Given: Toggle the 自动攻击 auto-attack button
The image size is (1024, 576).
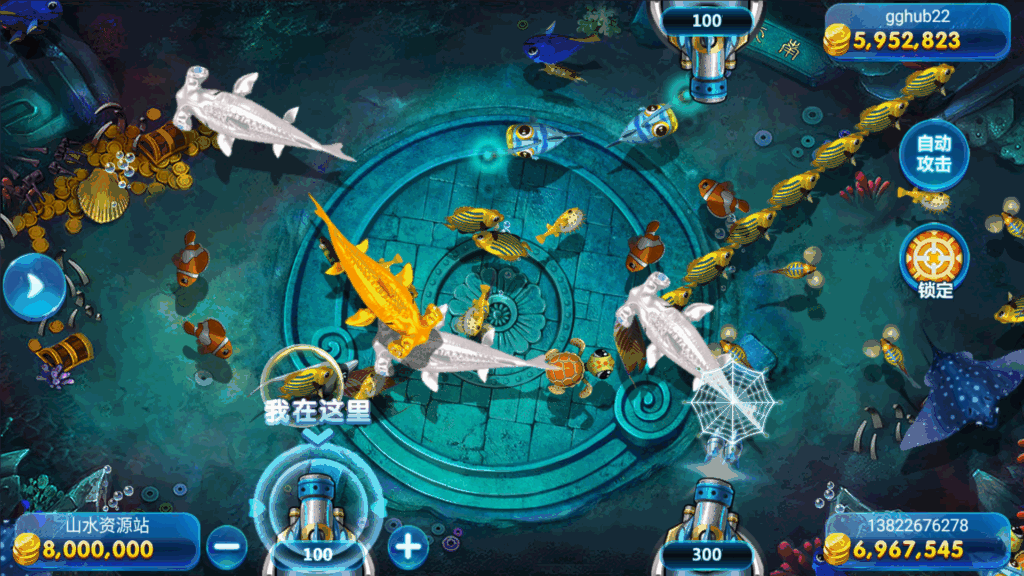Looking at the screenshot, I should pyautogui.click(x=933, y=154).
